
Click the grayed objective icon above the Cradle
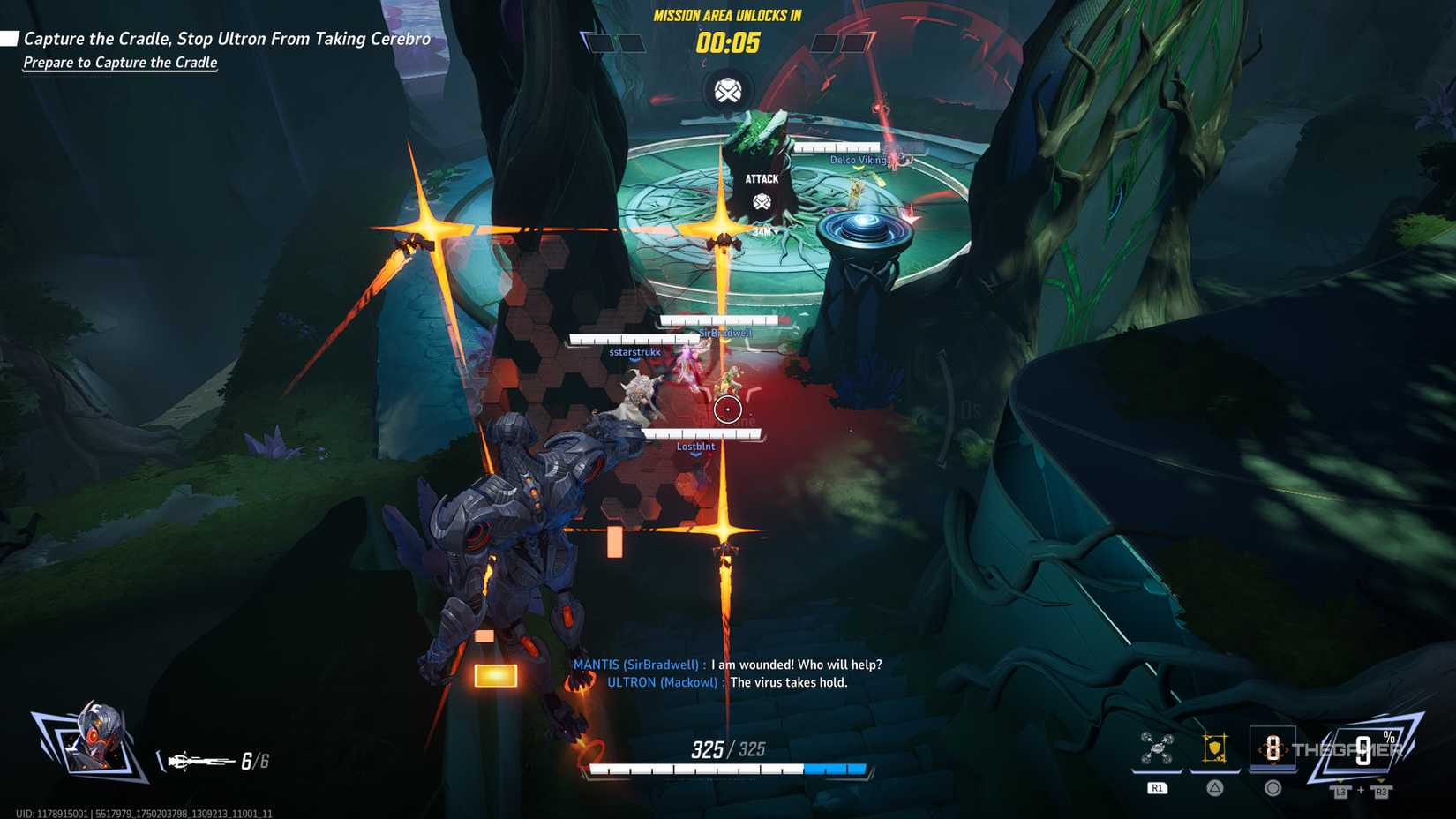coord(726,90)
